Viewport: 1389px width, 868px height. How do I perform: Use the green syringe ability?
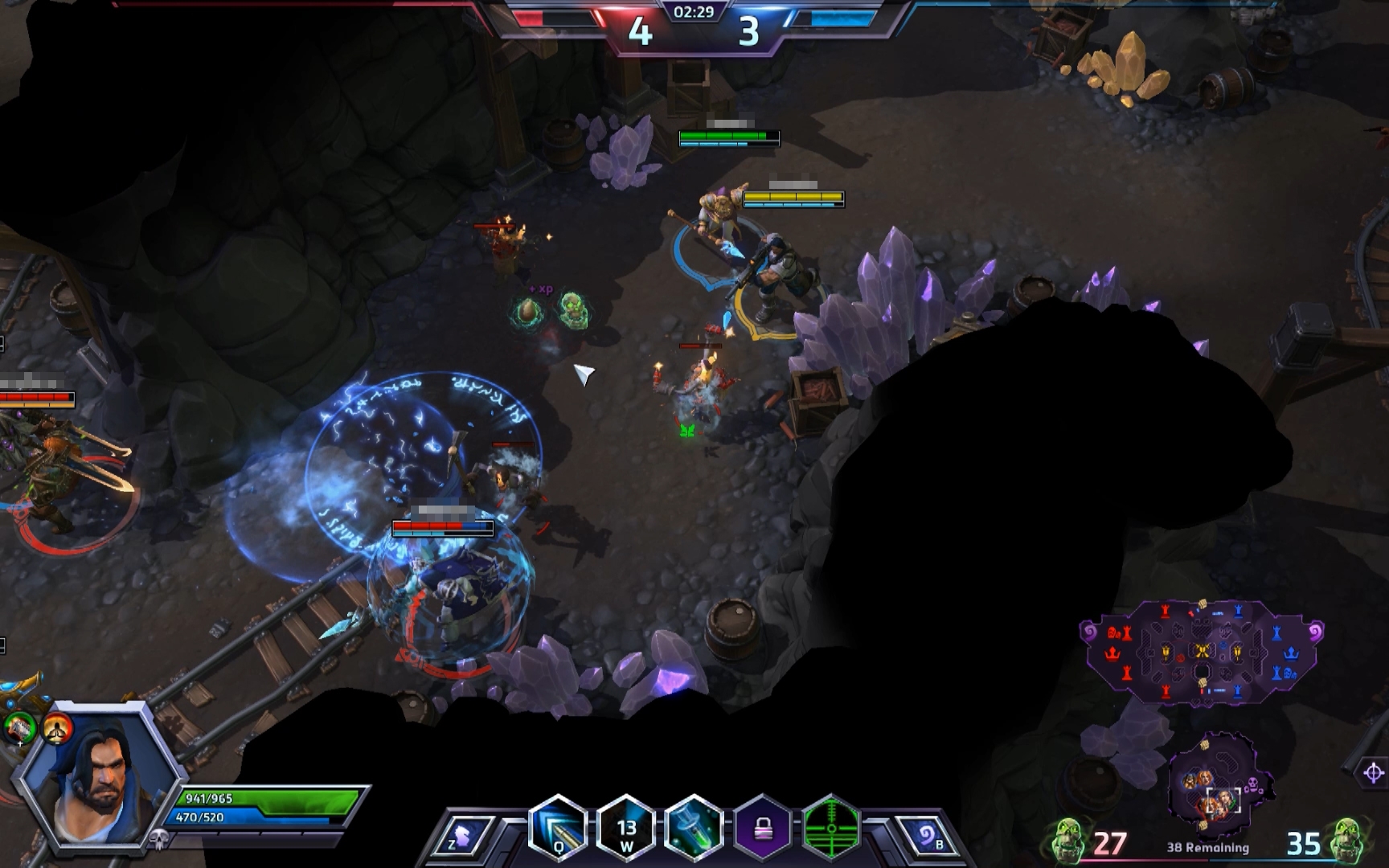point(694,828)
